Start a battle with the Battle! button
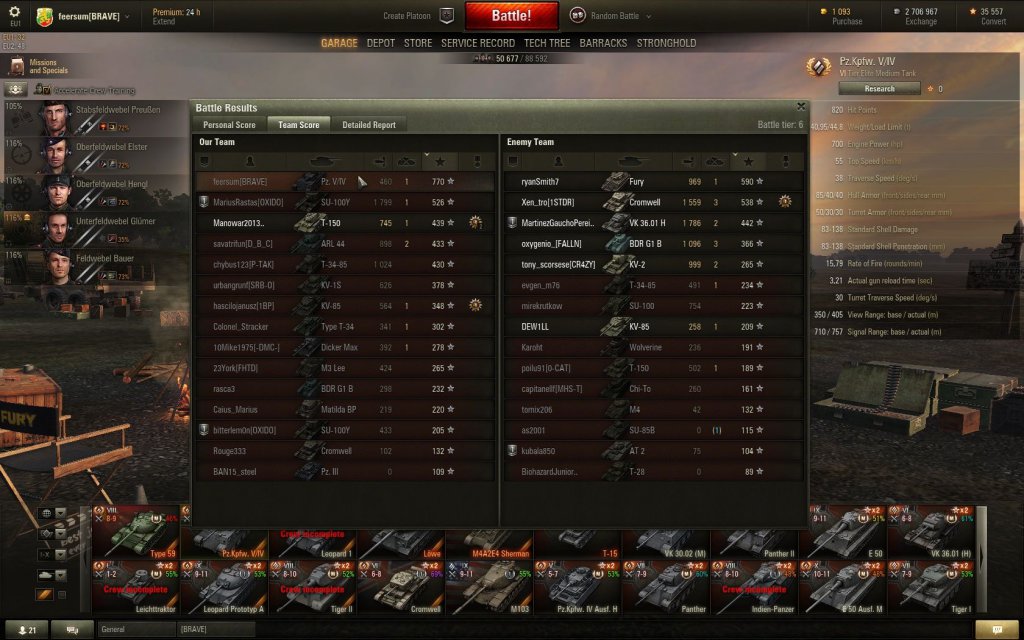Screen dimensions: 1024x640 click(511, 16)
